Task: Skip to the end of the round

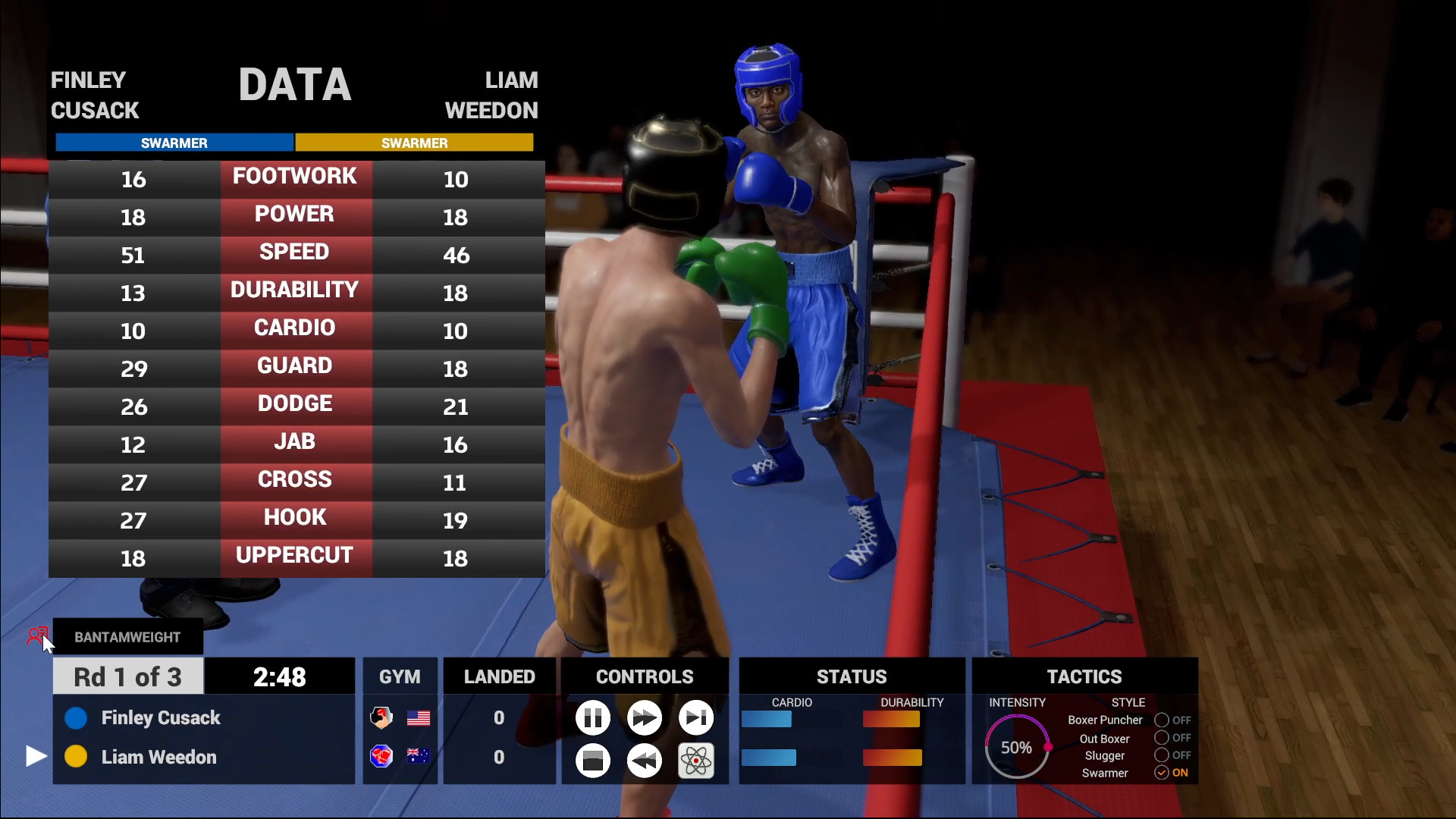Action: [x=695, y=717]
